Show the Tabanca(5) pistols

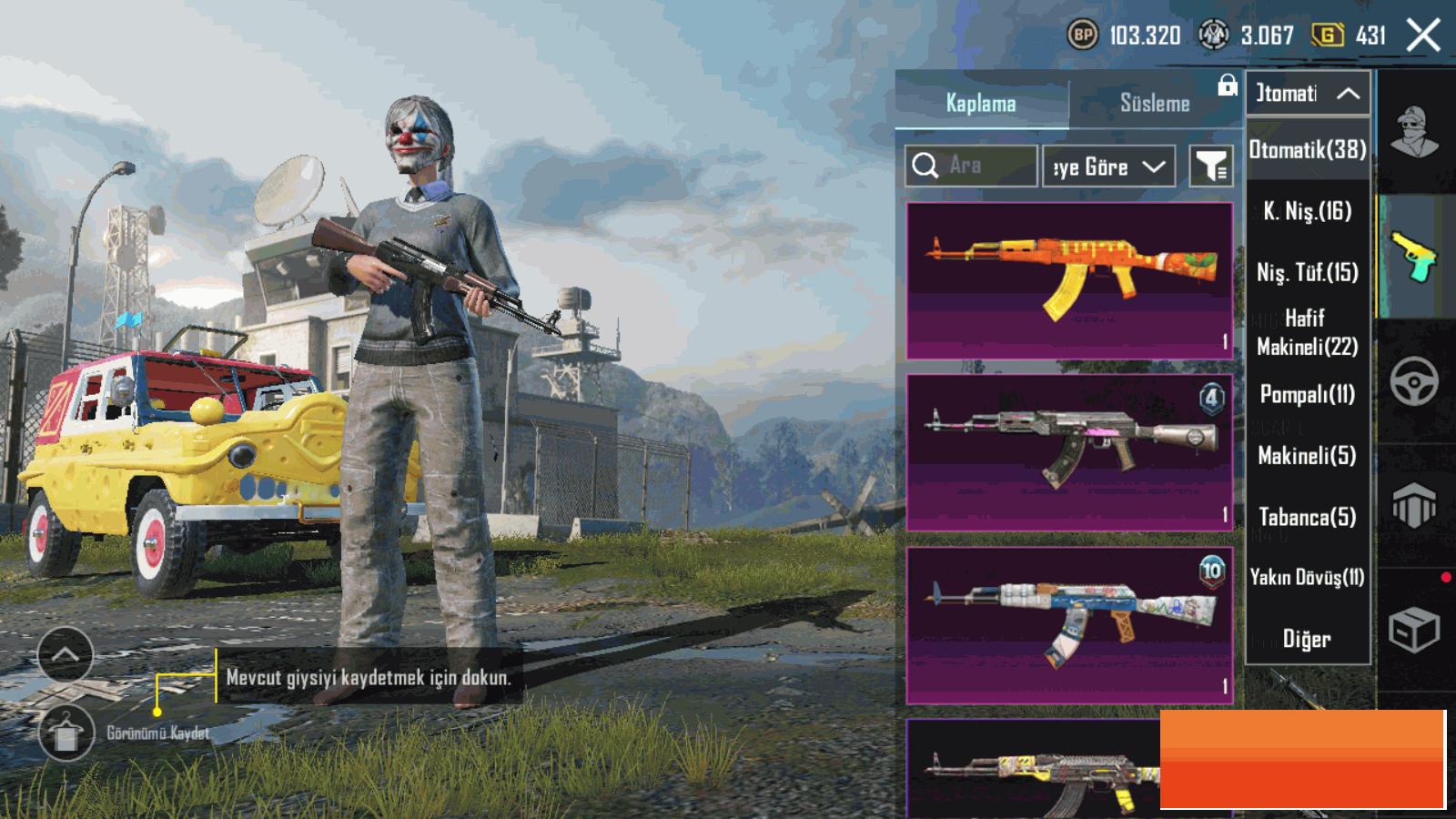(x=1308, y=517)
